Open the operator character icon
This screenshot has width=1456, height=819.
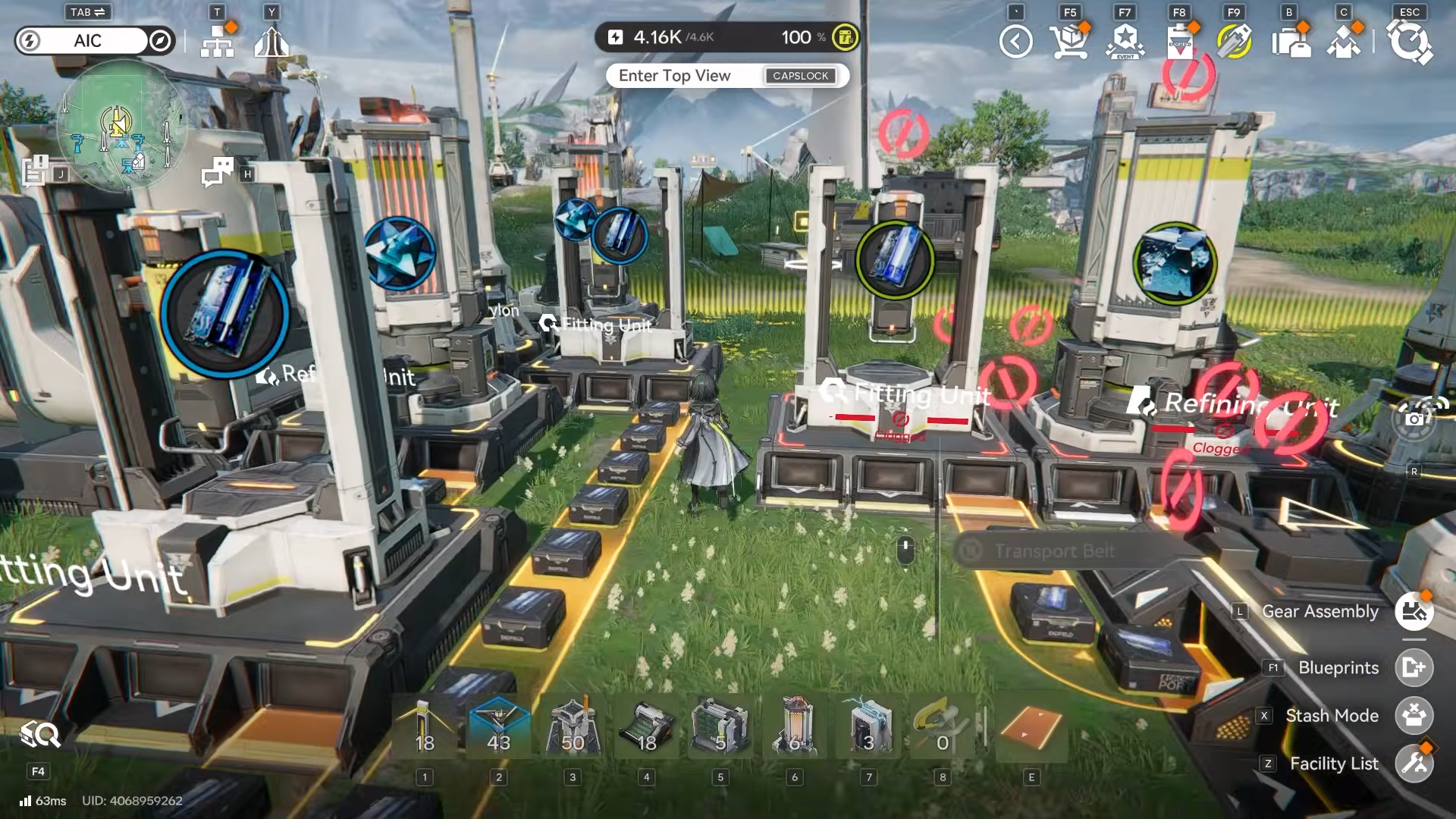pos(1344,42)
